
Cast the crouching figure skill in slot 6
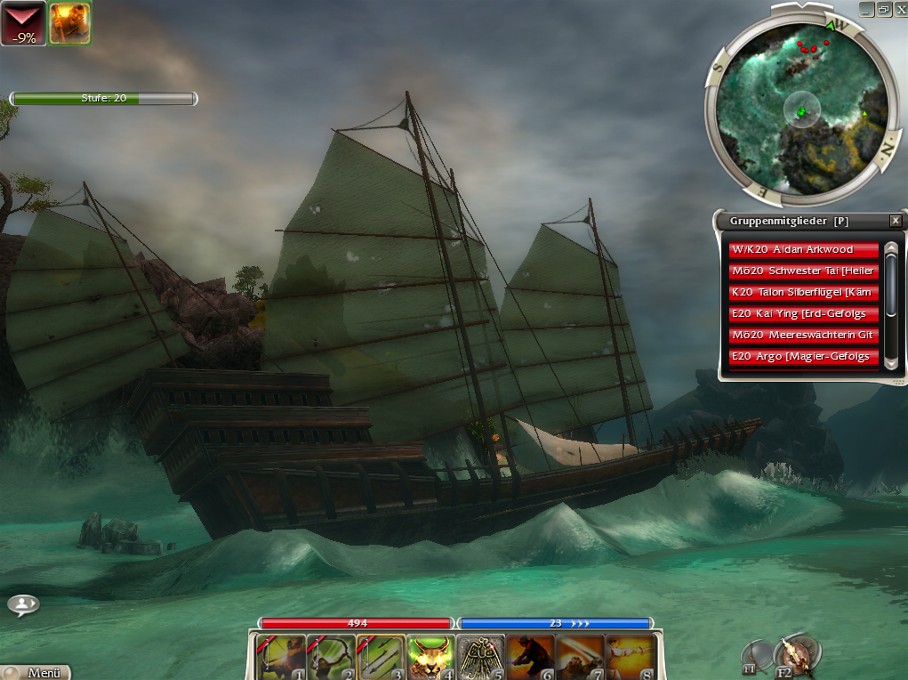click(x=530, y=656)
